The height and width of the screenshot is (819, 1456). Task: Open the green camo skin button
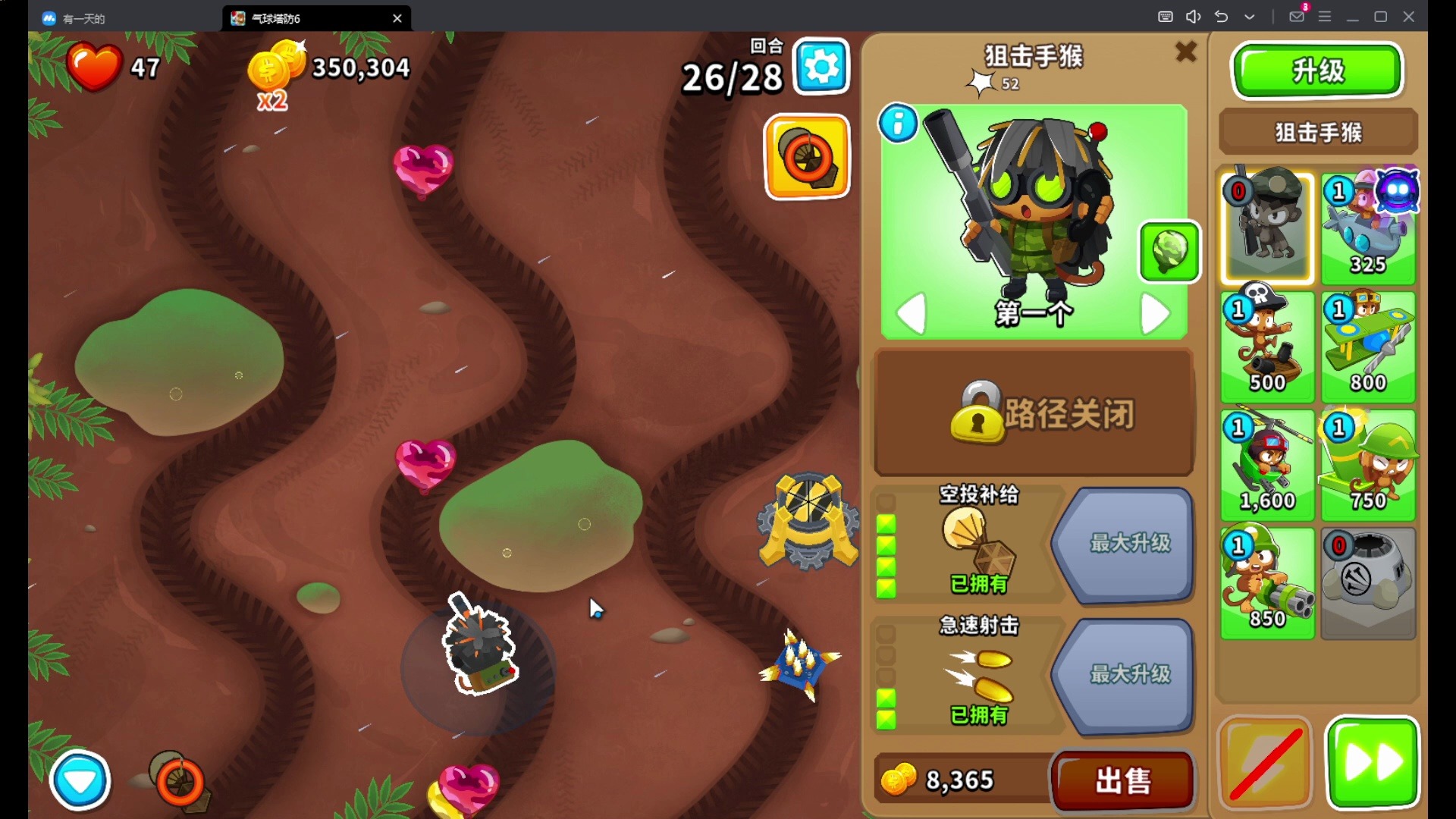(x=1169, y=252)
